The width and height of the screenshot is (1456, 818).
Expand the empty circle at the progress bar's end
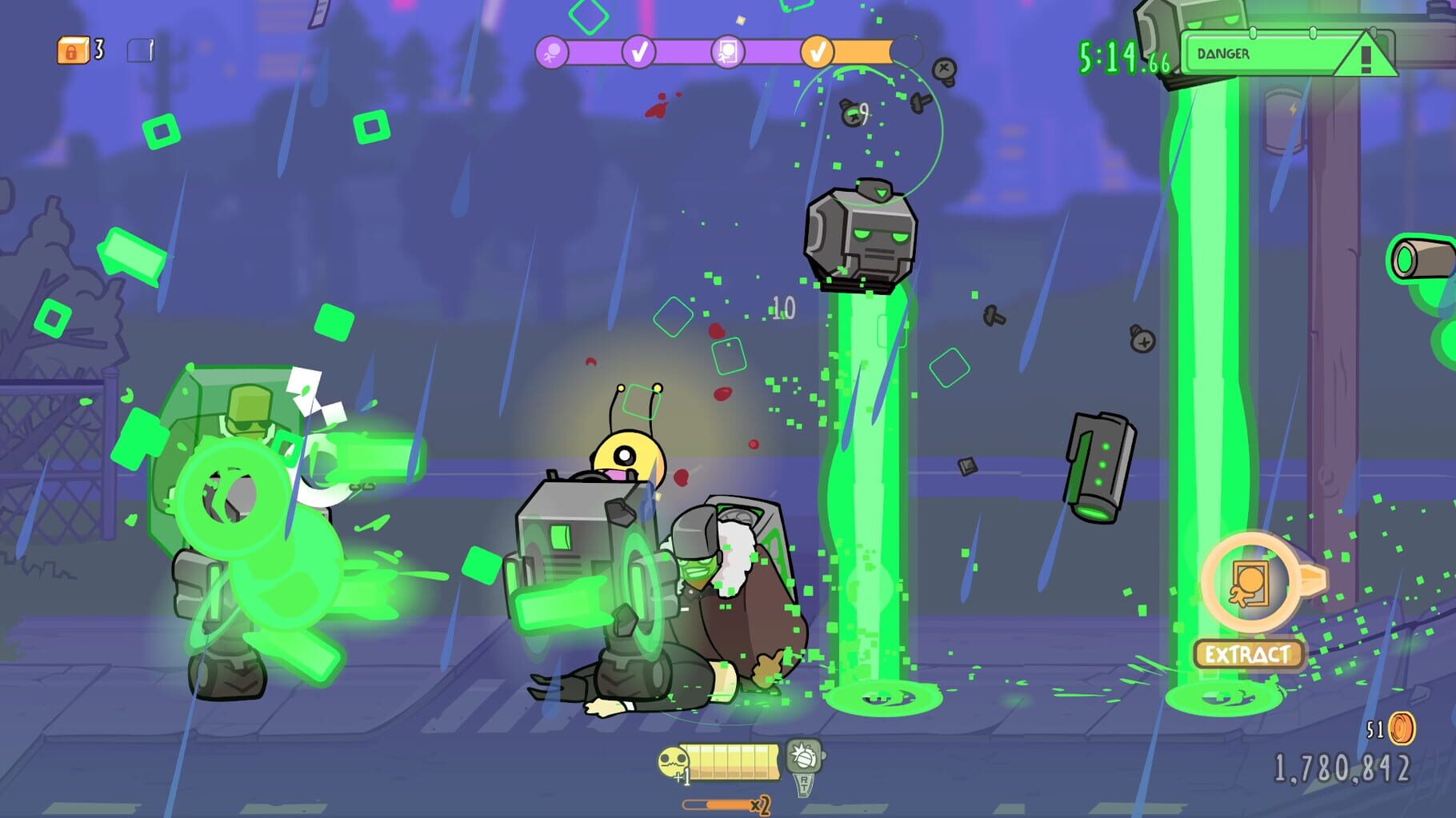tap(910, 53)
